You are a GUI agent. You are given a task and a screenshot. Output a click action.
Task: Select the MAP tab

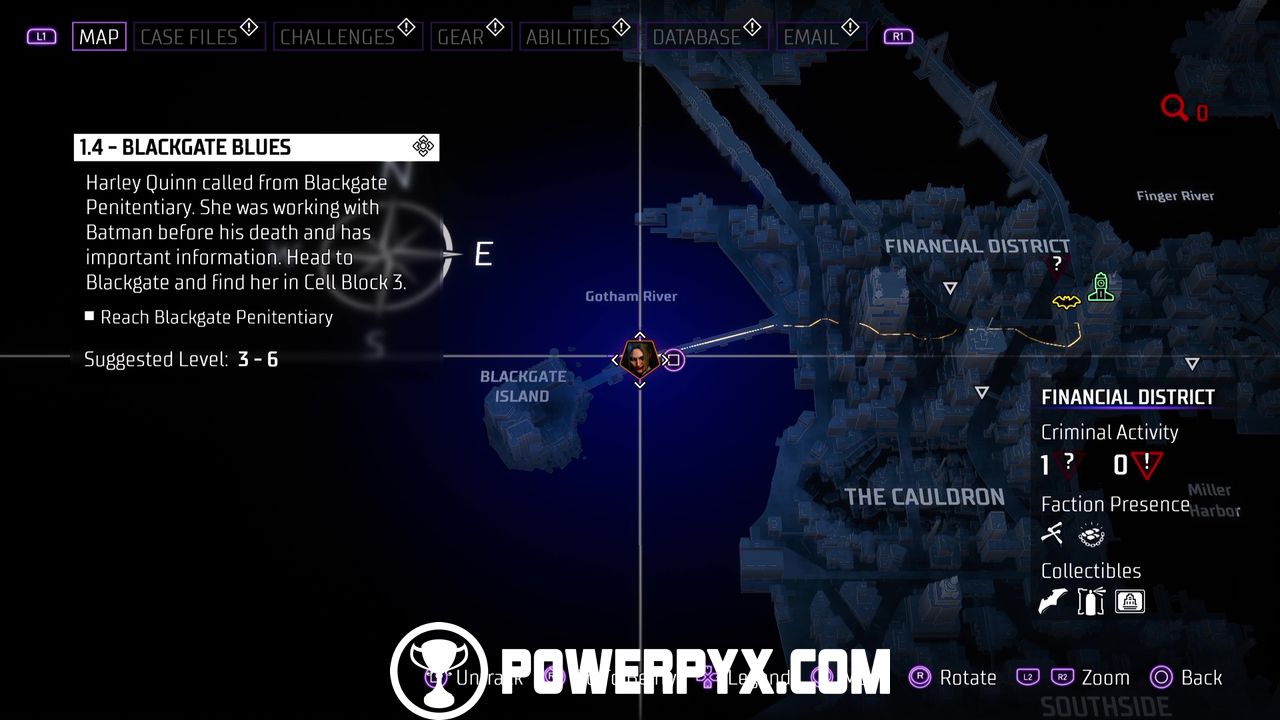coord(99,37)
